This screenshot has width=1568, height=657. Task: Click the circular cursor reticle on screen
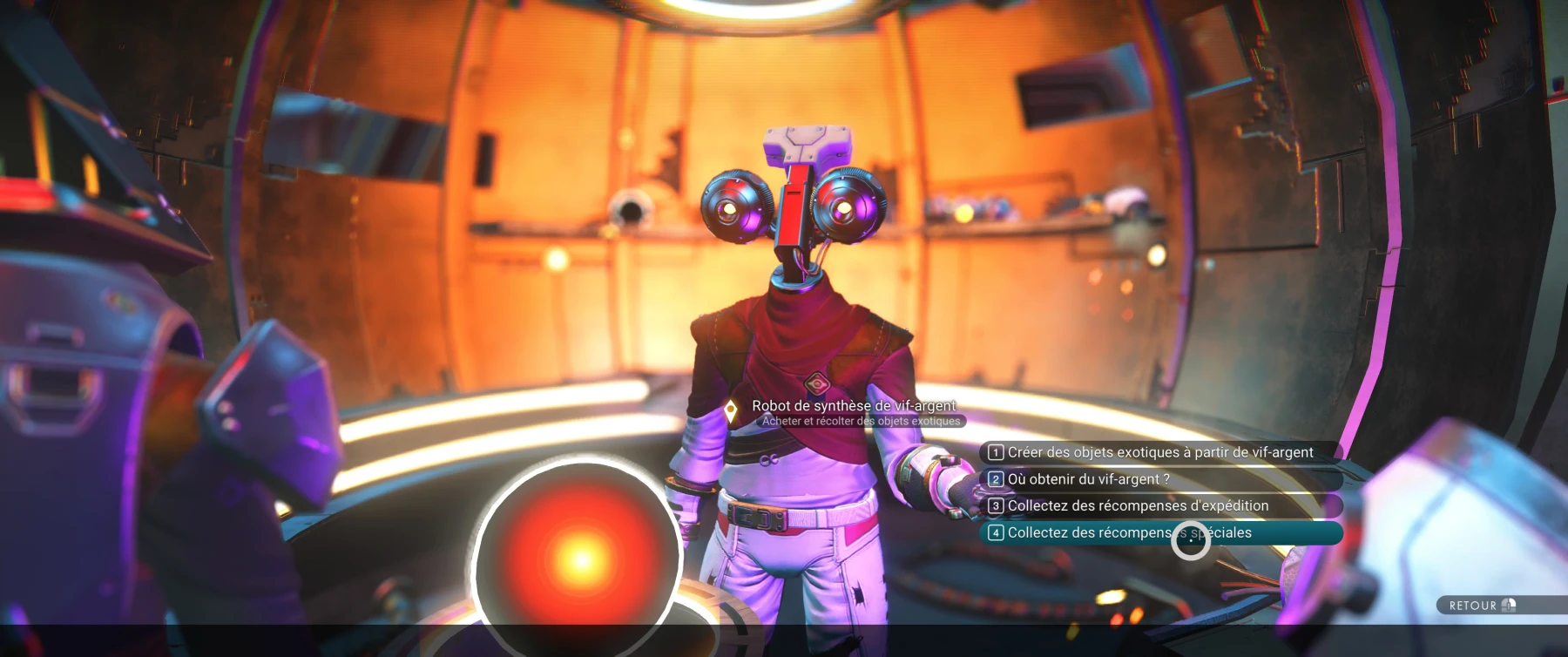pyautogui.click(x=1191, y=542)
